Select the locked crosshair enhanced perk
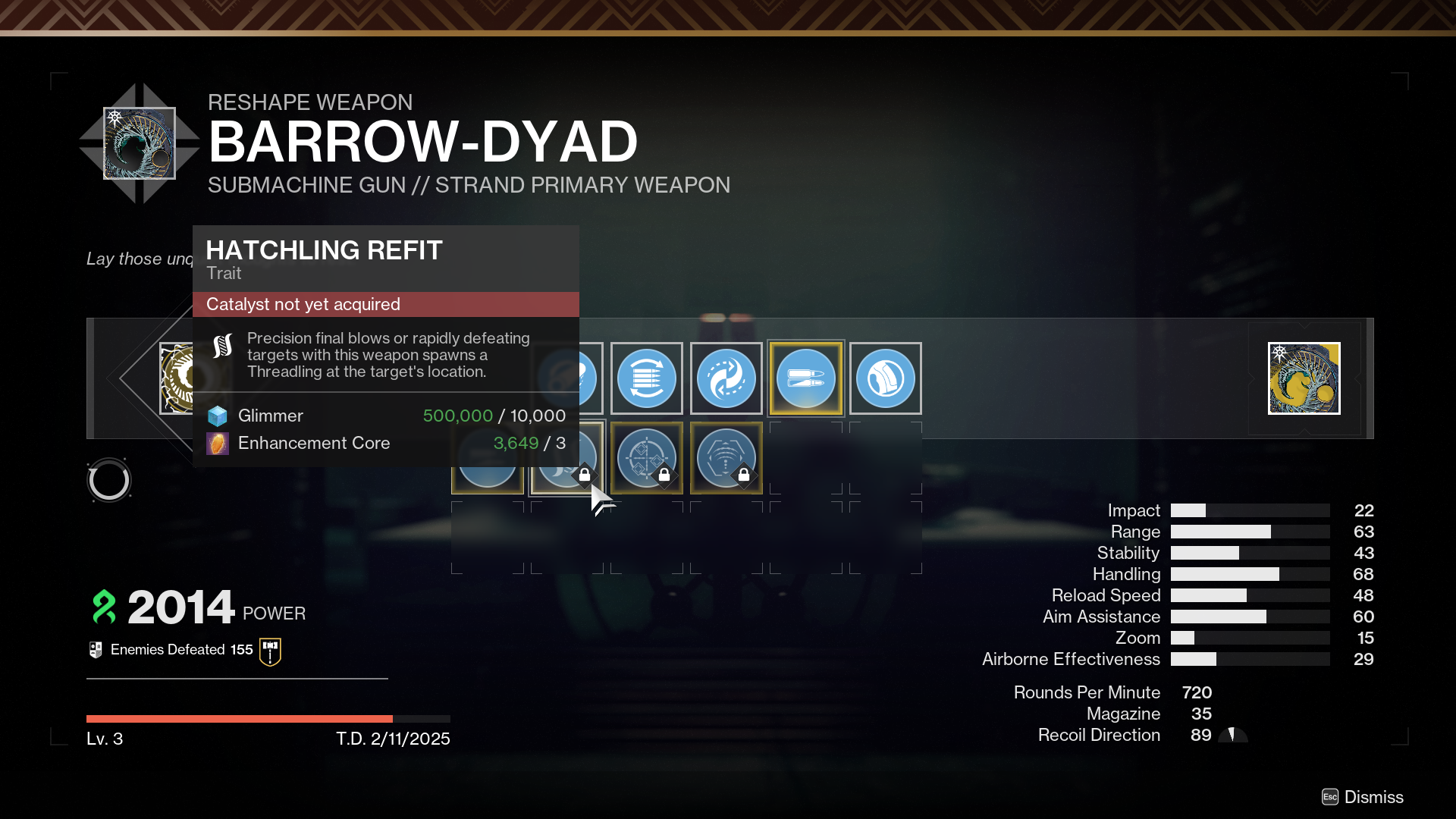 tap(646, 457)
